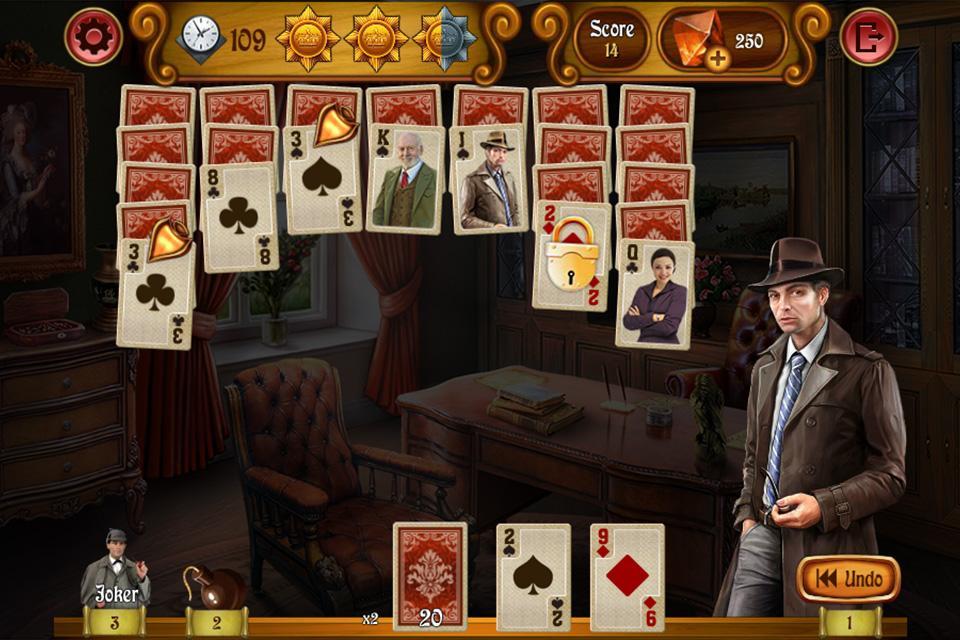Viewport: 960px width, 640px height.
Task: Open settings with the red gear button
Action: pyautogui.click(x=93, y=37)
